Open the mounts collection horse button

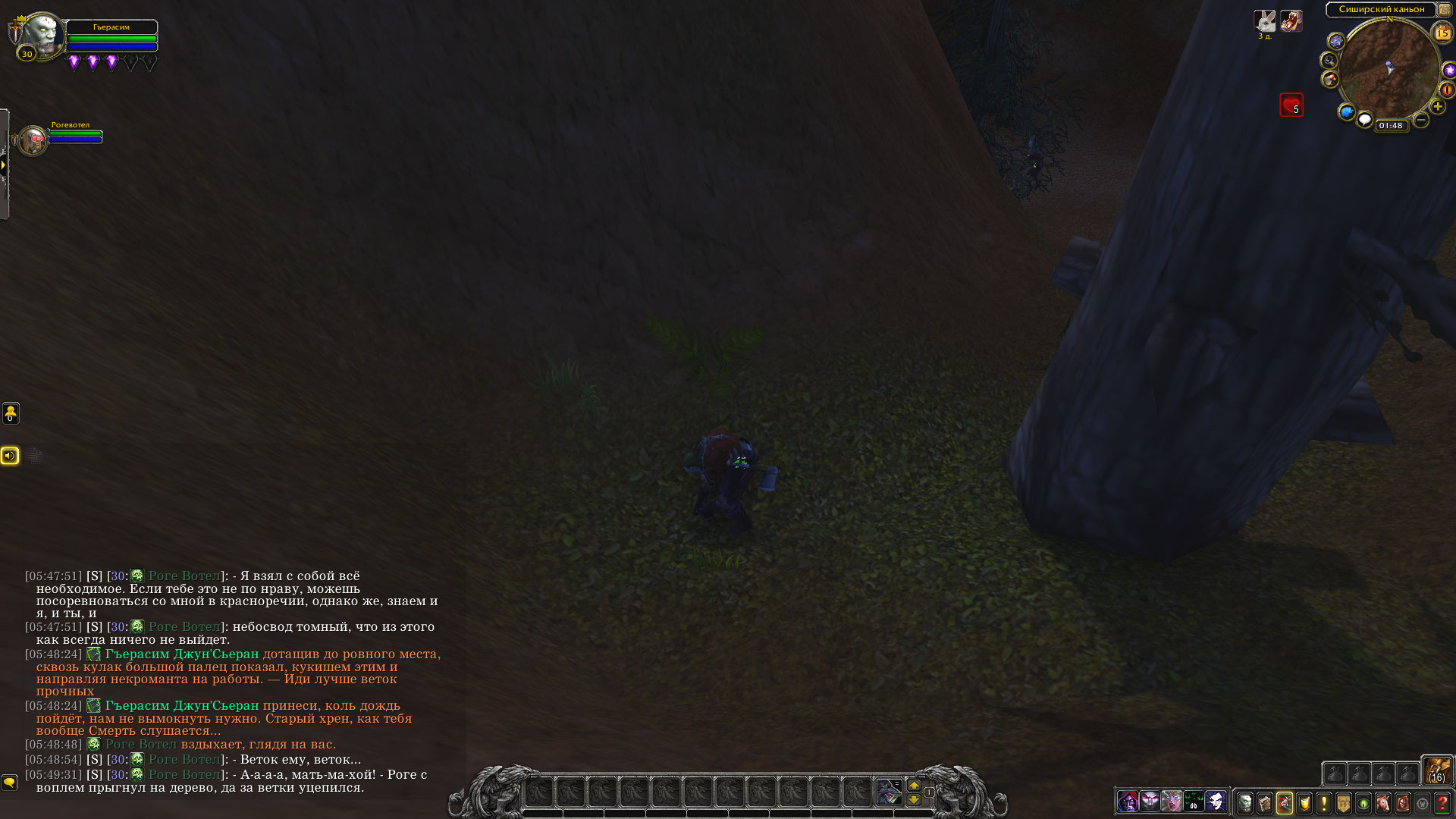[x=1383, y=802]
